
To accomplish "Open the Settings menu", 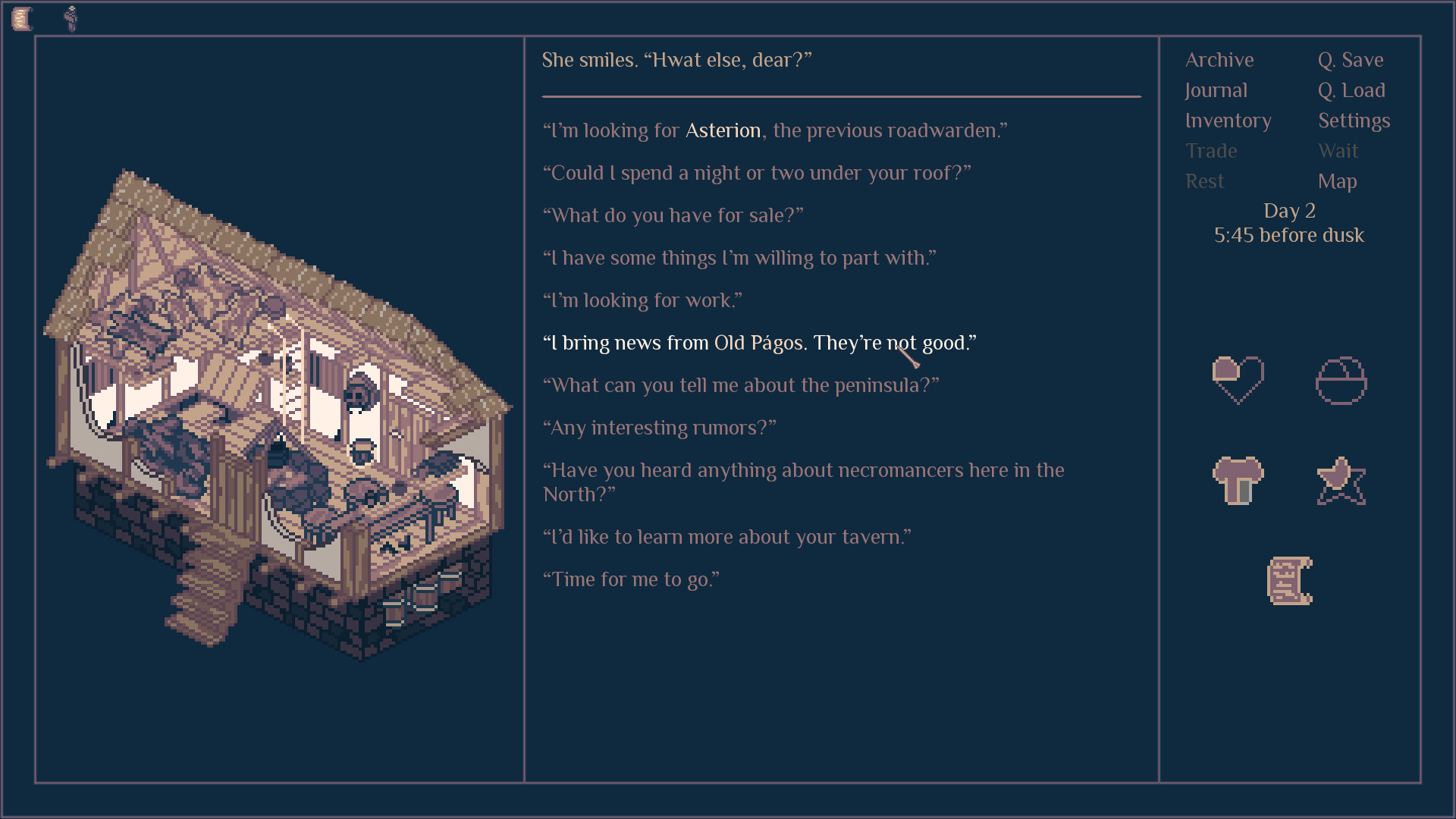I will coord(1354,121).
